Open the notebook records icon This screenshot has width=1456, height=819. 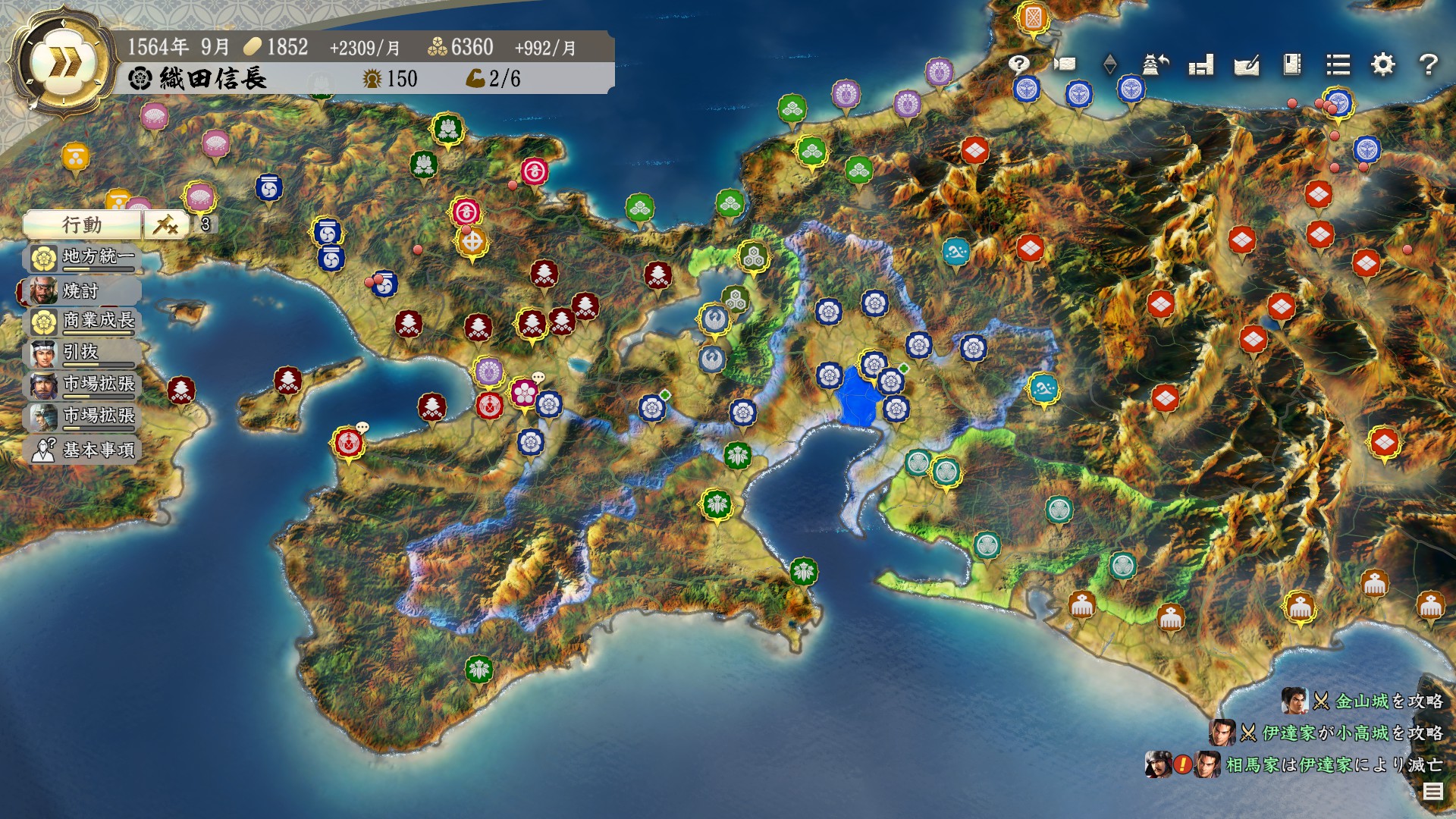1292,64
